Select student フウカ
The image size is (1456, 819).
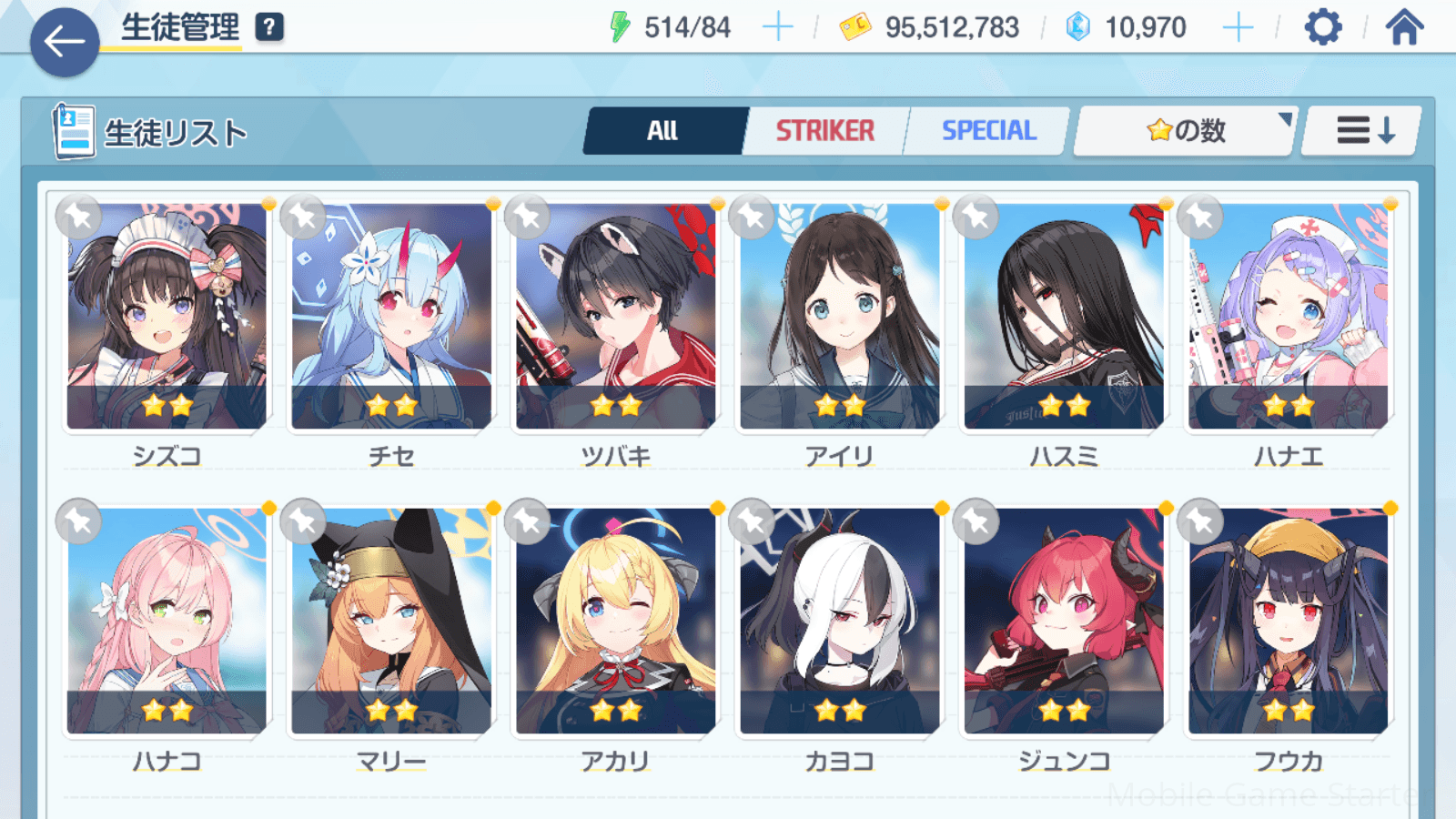coord(1288,621)
